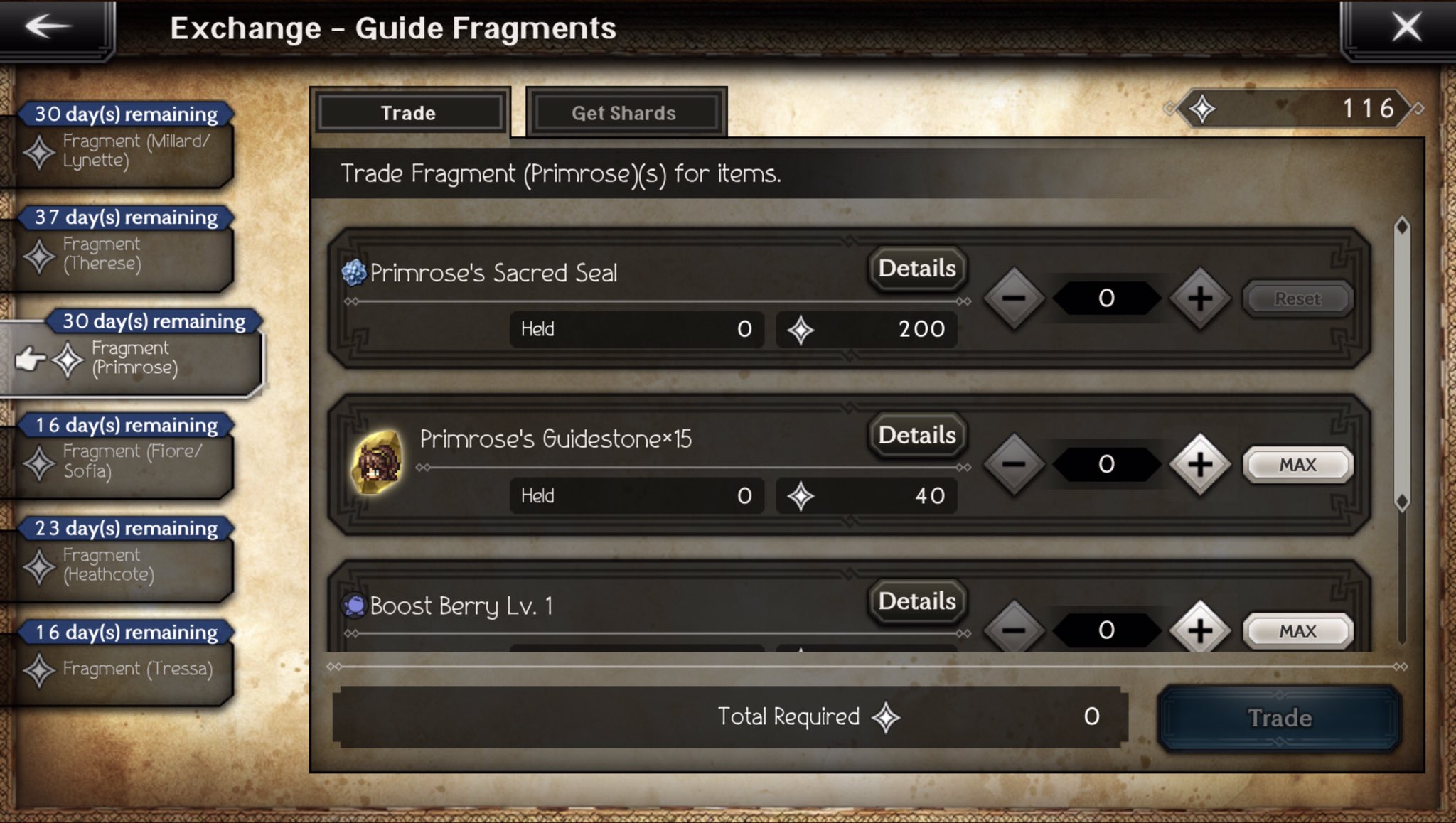Increase Primrose's Sacred Seal quantity with the plus button

pyautogui.click(x=1200, y=298)
